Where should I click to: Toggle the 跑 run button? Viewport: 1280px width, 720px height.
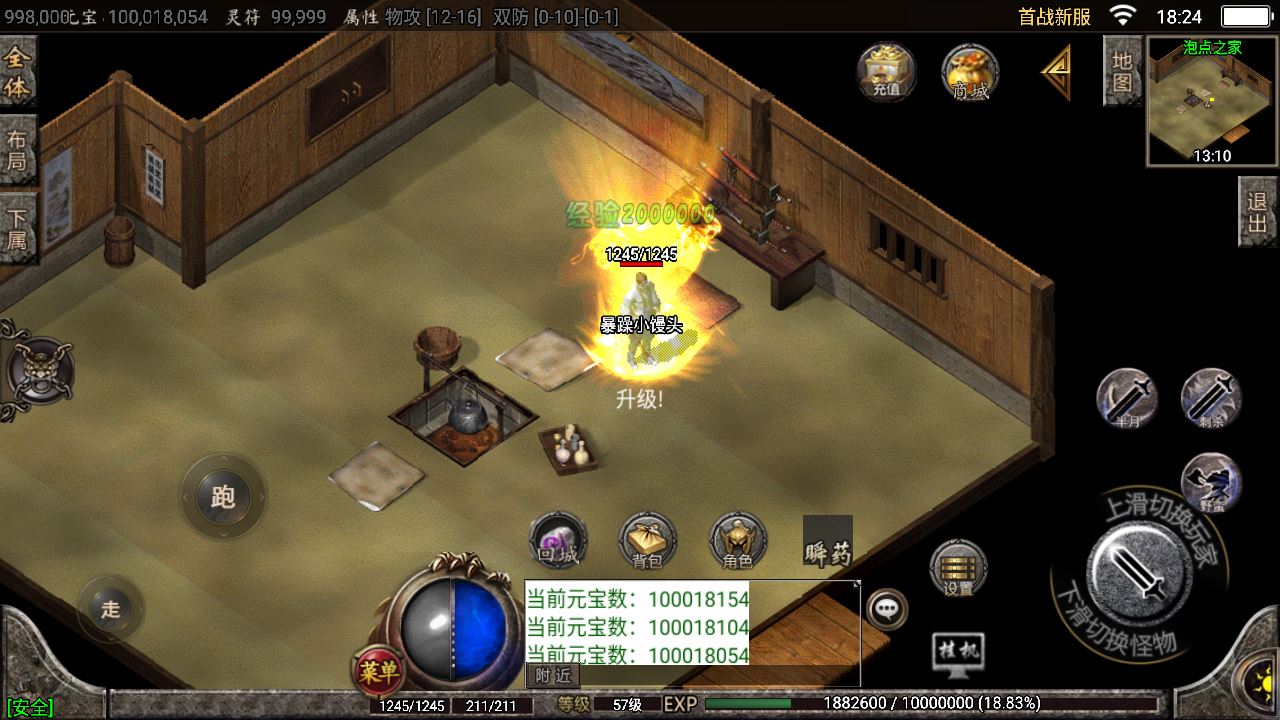(223, 497)
